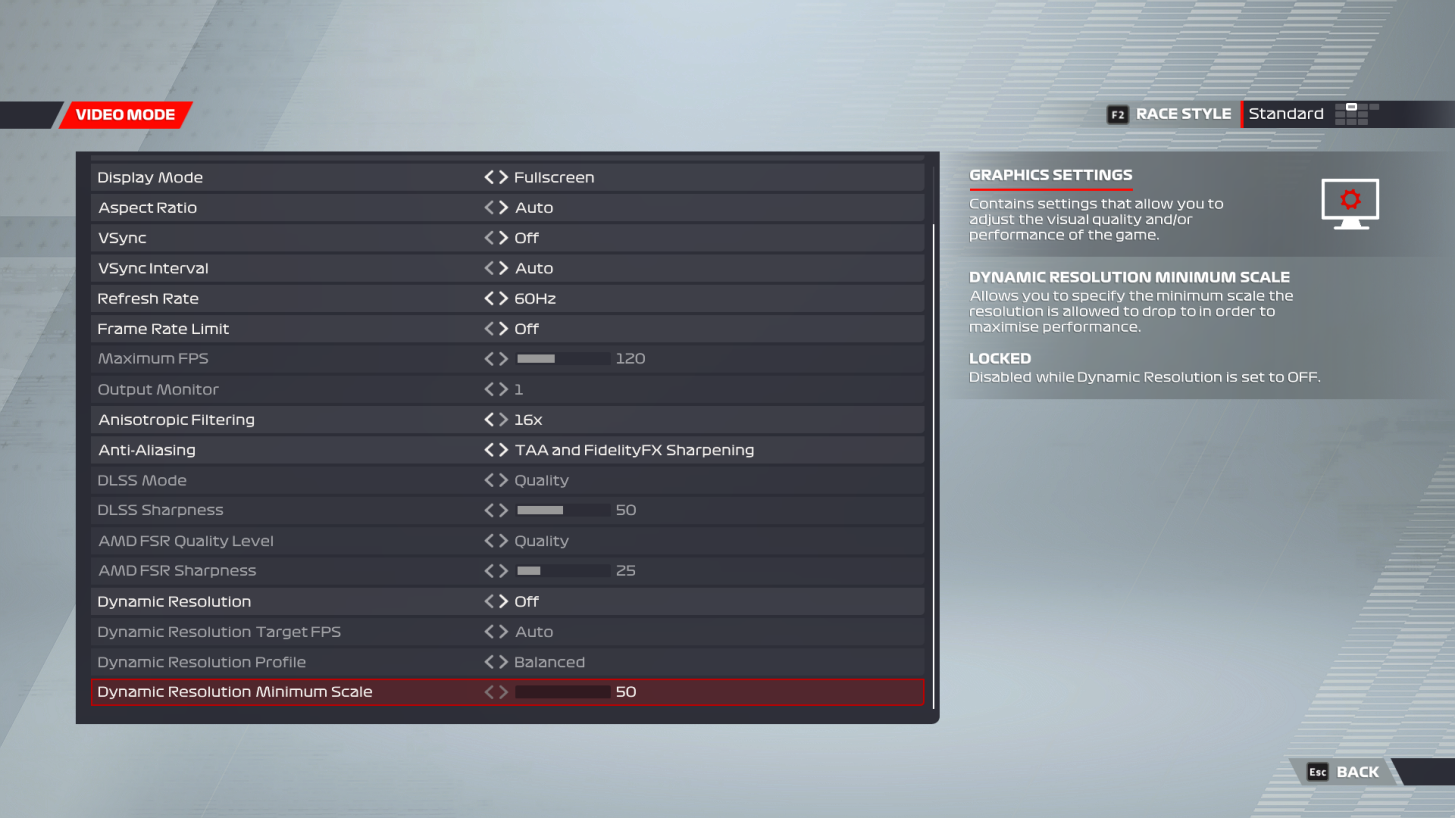Select the Dynamic Resolution Profile row
Image resolution: width=1455 pixels, height=818 pixels.
point(300,661)
